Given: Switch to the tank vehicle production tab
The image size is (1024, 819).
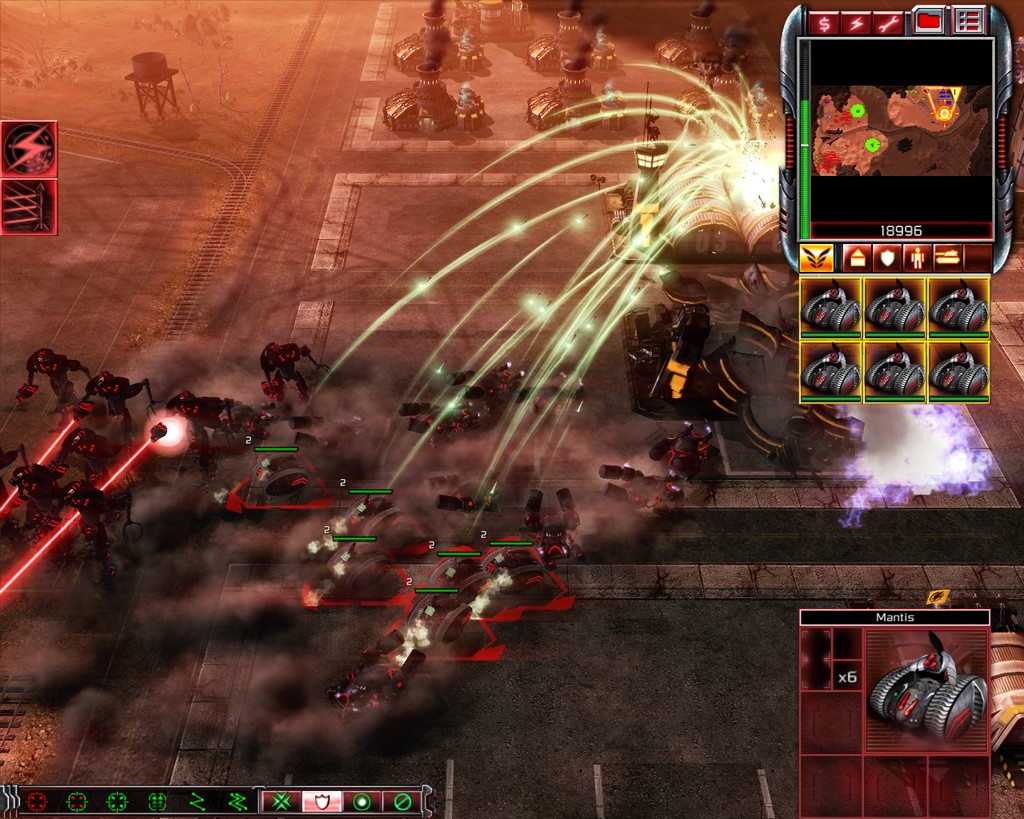Looking at the screenshot, I should point(946,258).
